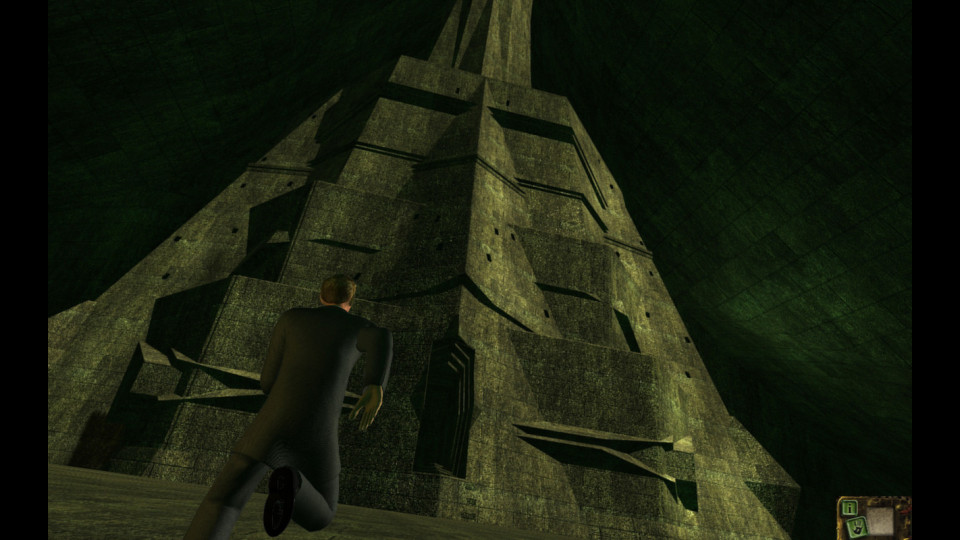
Task: Select the grey inventory item panel
Action: pyautogui.click(x=880, y=520)
